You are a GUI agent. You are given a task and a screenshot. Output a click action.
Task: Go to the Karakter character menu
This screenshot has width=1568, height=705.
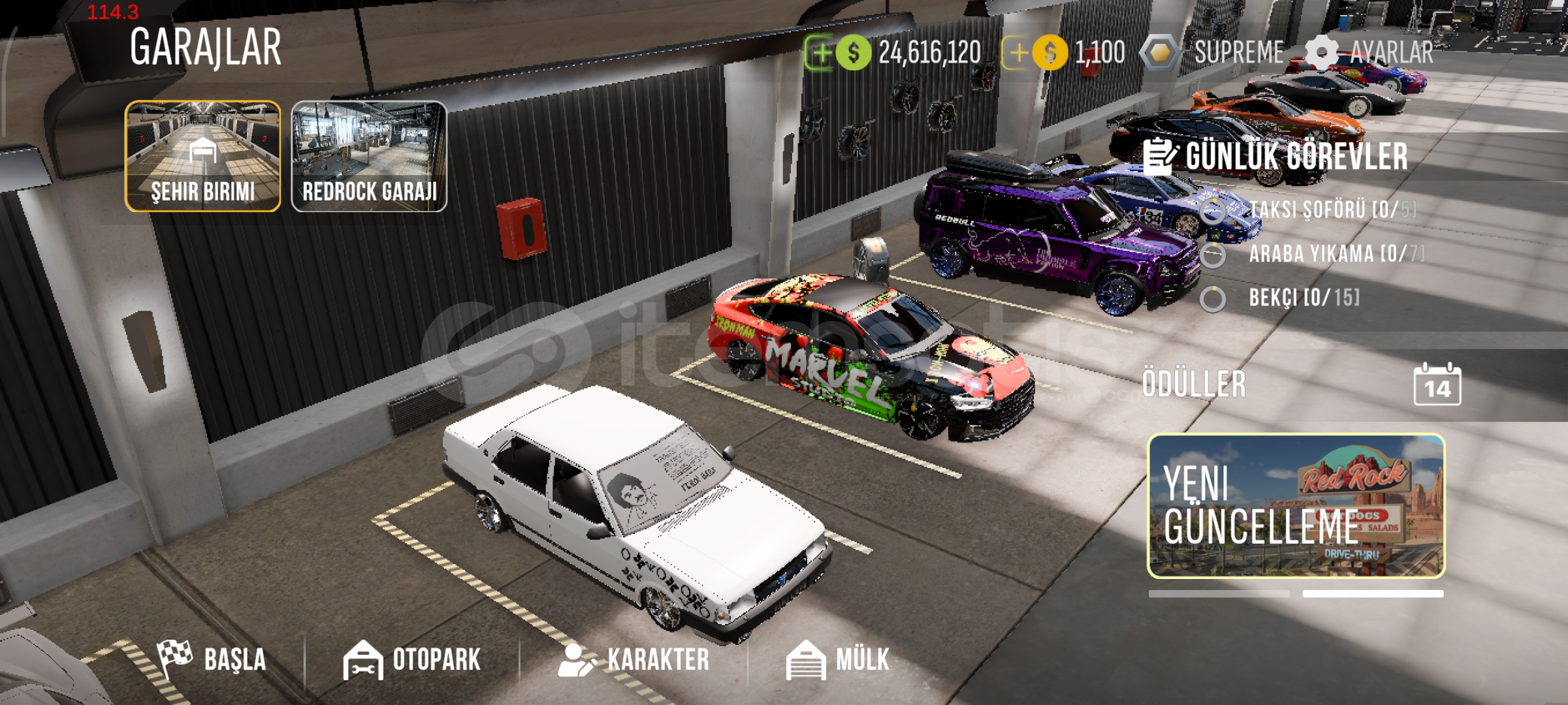point(633,659)
